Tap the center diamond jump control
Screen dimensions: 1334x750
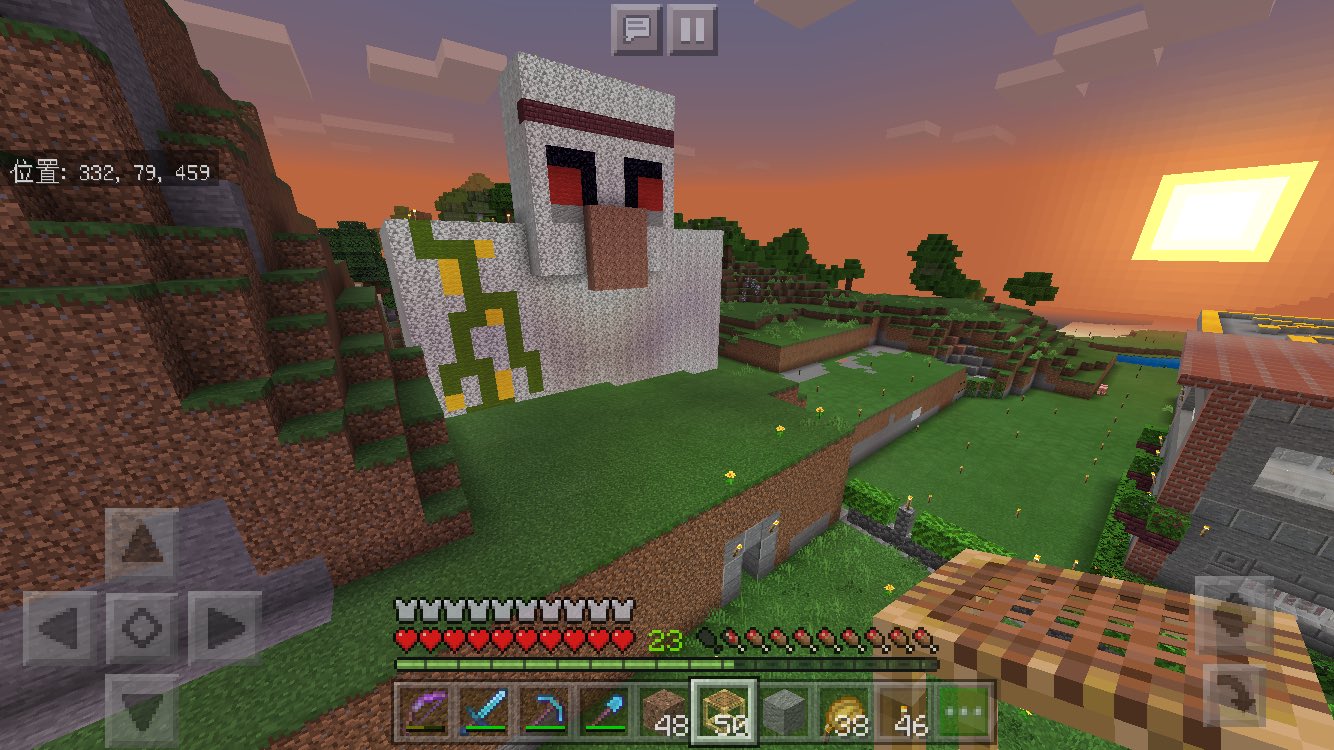click(x=142, y=627)
